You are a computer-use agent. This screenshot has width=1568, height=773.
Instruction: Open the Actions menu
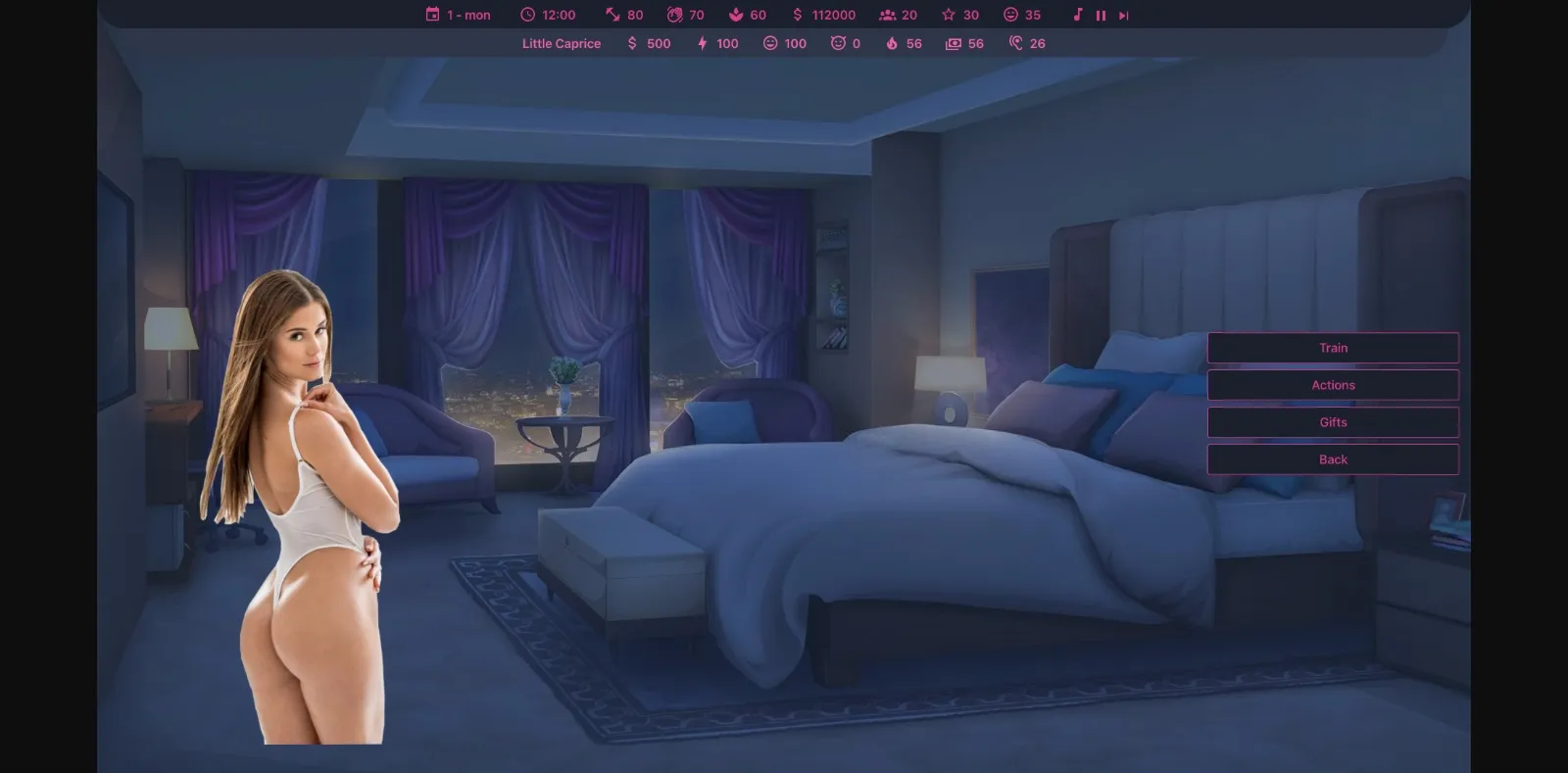tap(1333, 384)
